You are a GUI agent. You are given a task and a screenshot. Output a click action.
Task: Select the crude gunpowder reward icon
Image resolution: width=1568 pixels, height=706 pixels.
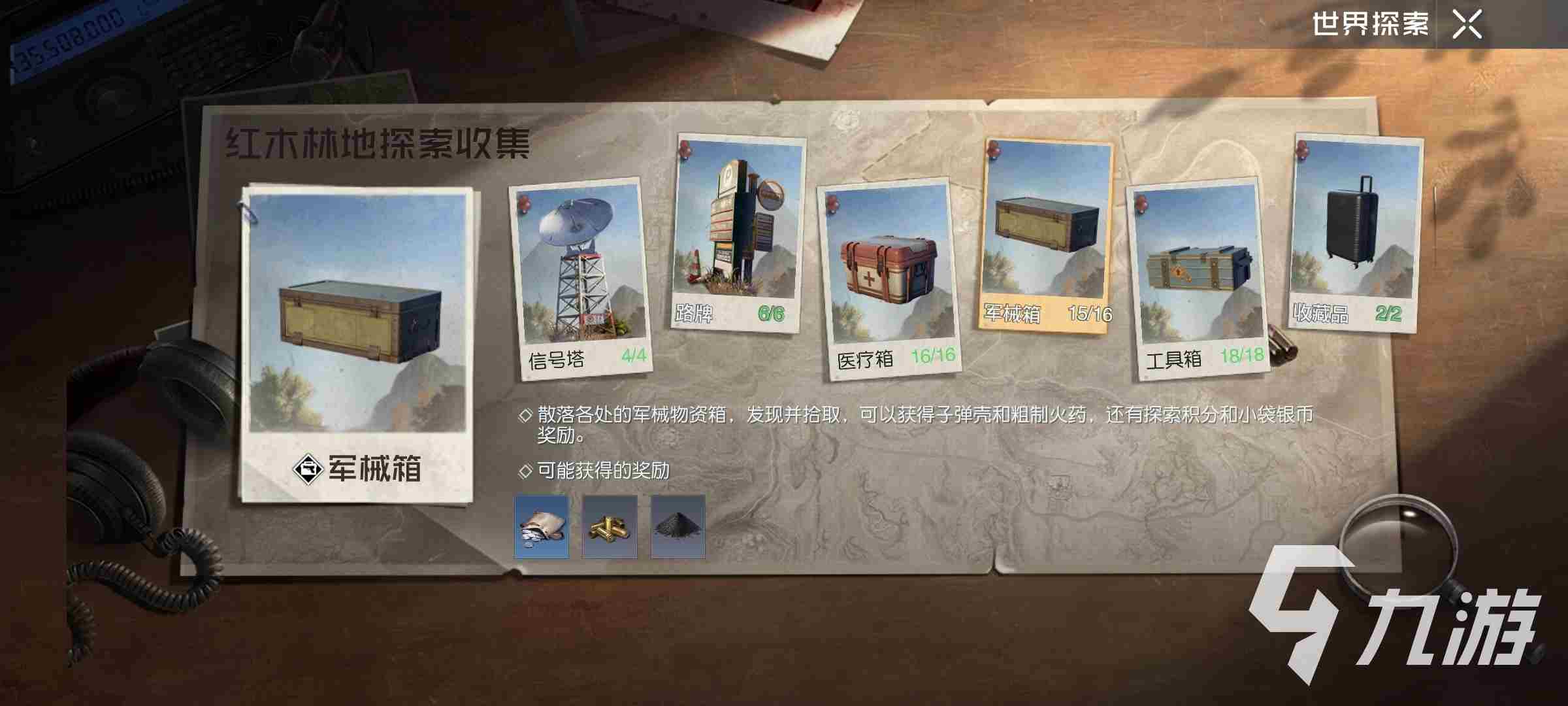click(676, 525)
